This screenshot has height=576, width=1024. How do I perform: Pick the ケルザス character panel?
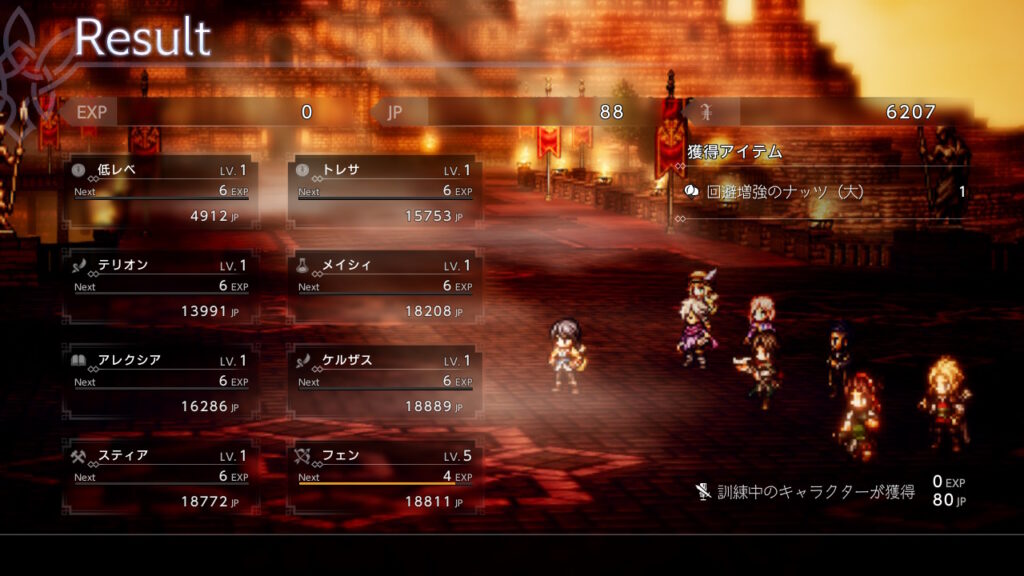click(x=385, y=383)
